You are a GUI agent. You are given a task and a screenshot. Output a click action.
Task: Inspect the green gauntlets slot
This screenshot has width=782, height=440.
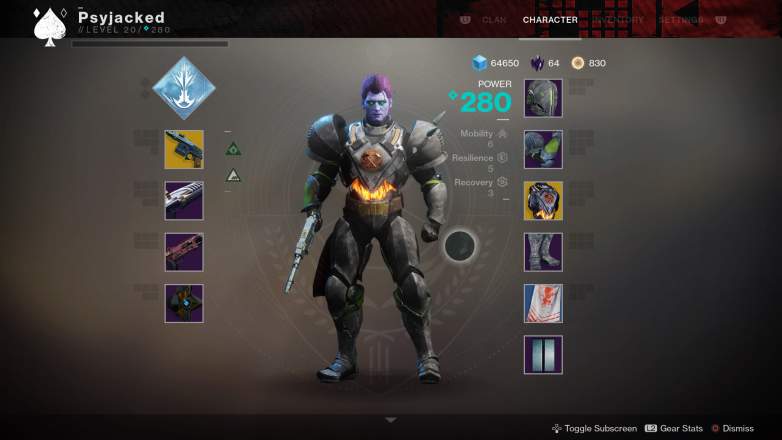(543, 149)
